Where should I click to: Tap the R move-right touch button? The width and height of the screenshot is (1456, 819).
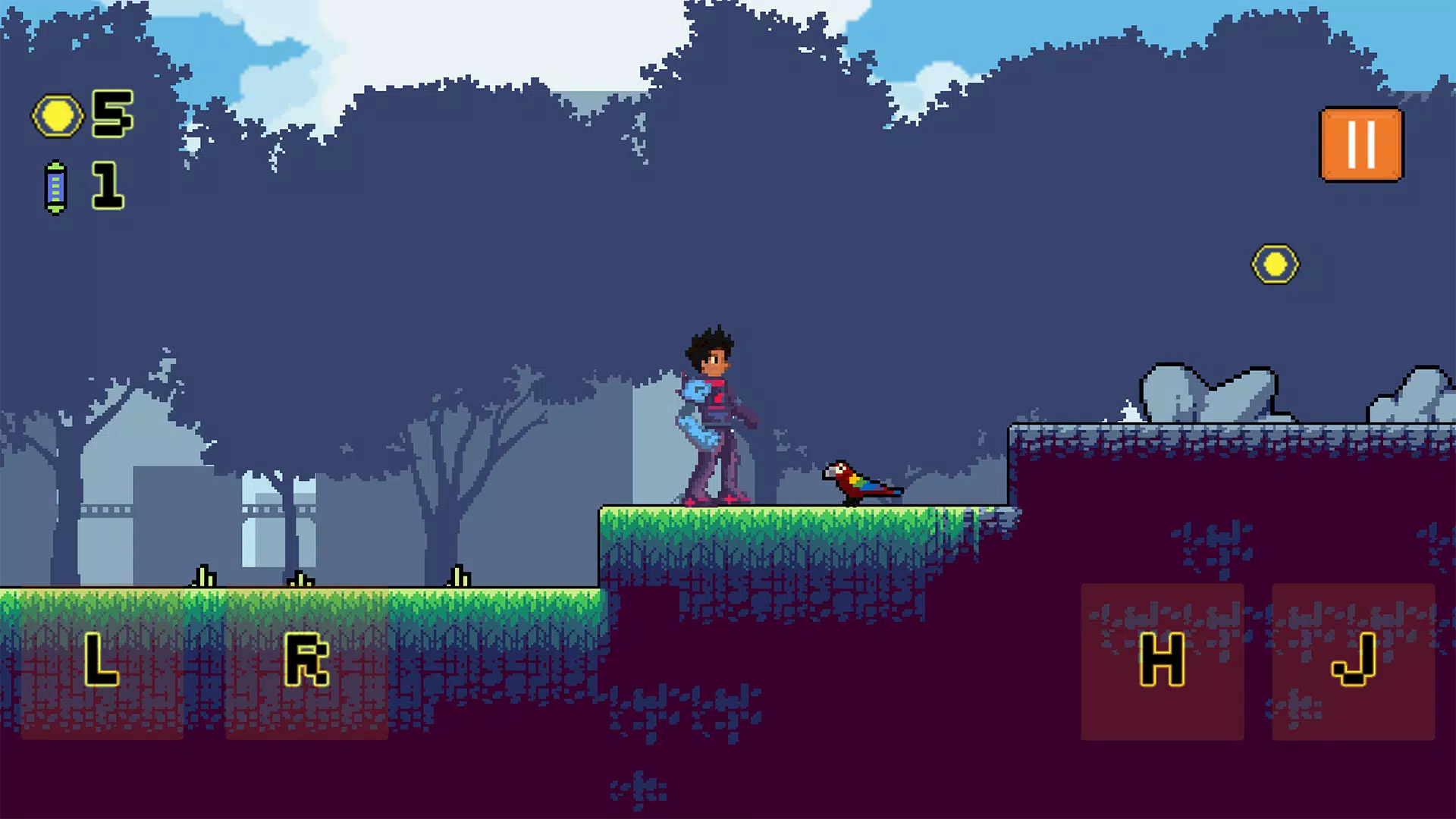[306, 661]
